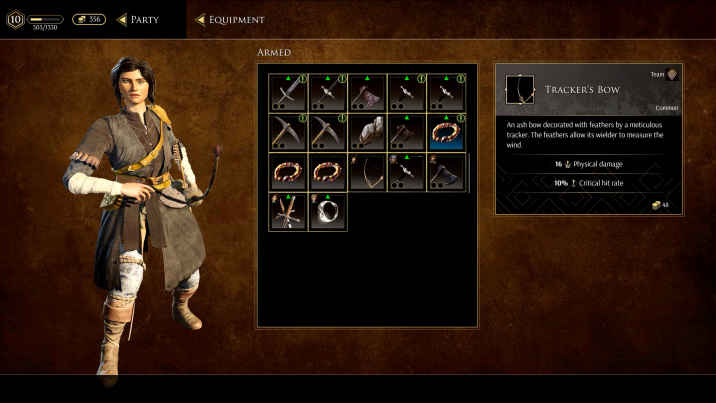
Task: Pick the grey stone chunk item
Action: click(x=368, y=132)
